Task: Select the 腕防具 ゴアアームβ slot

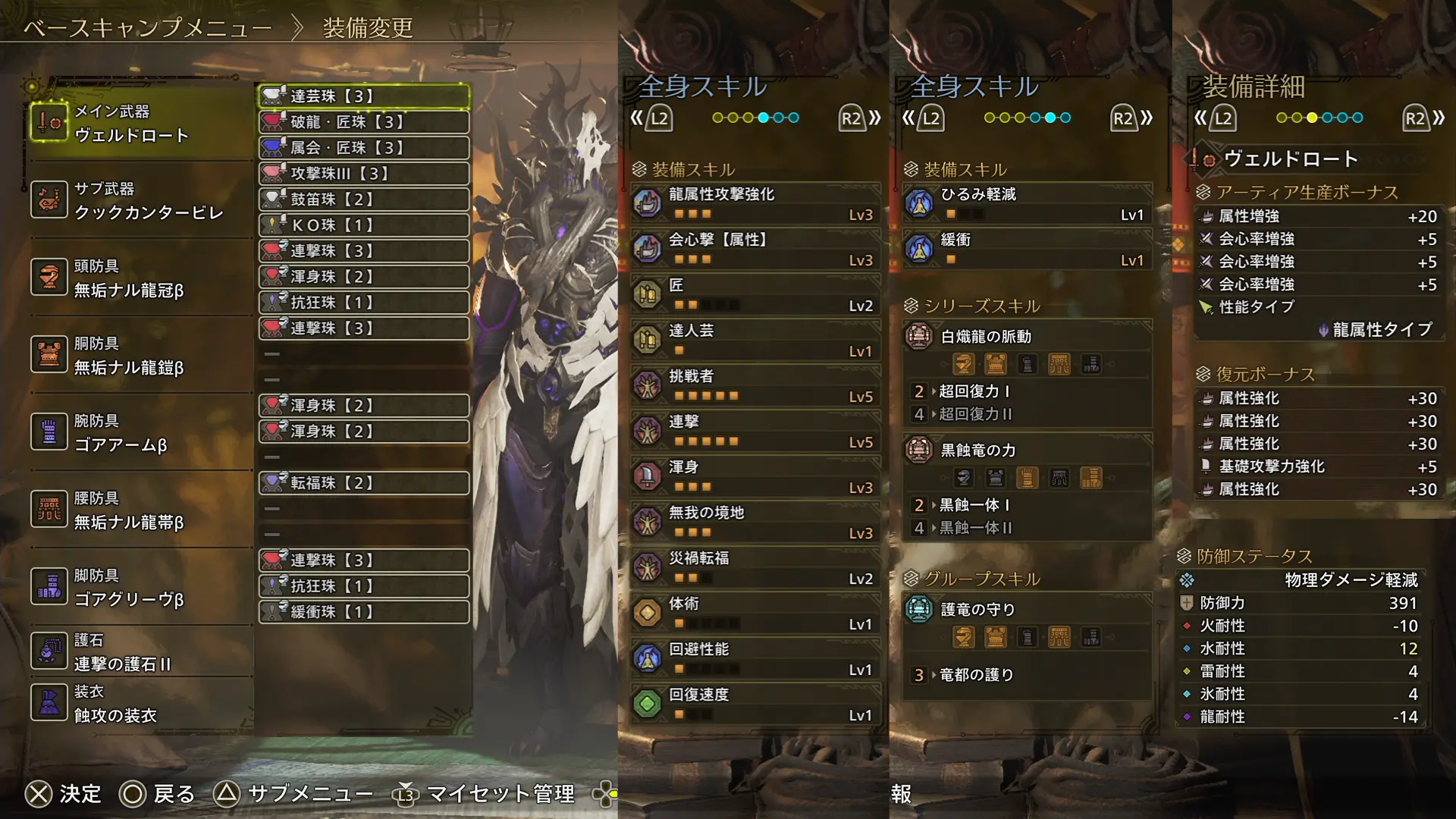Action: click(140, 432)
